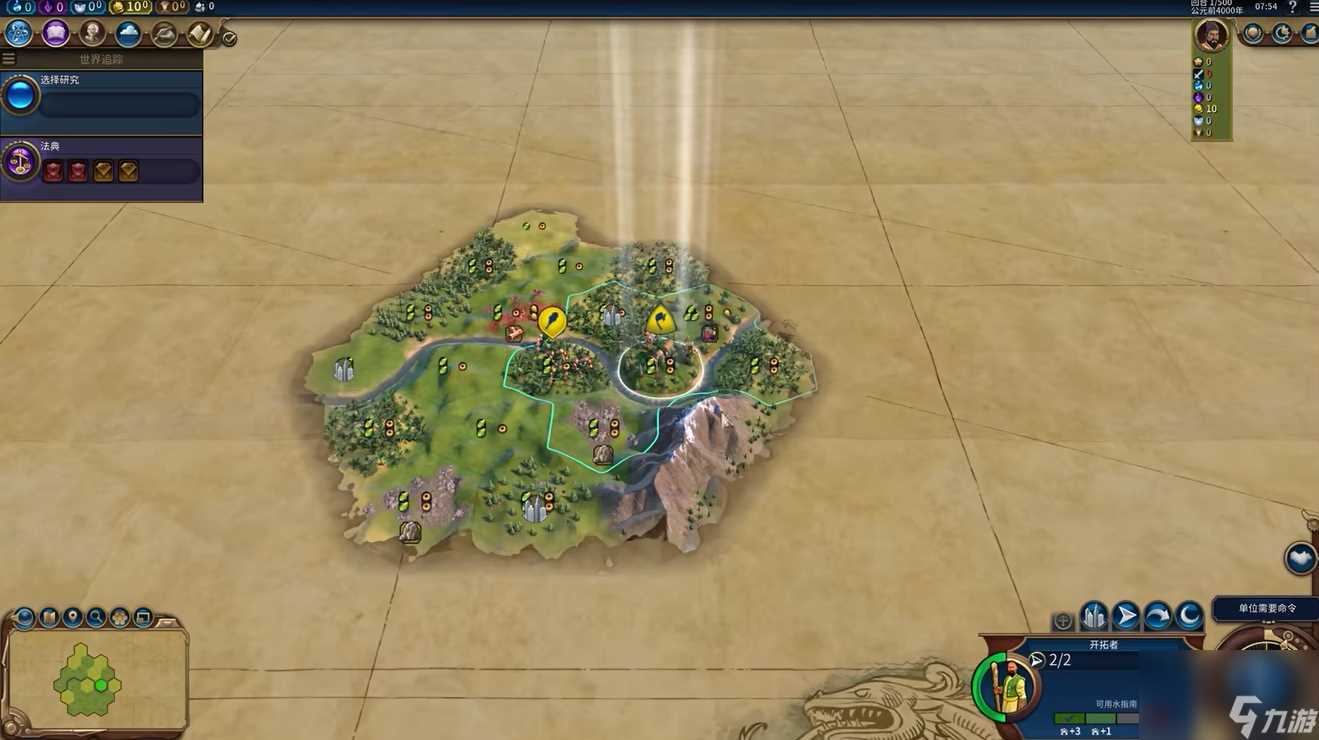Open the leader portrait in the diplomacy ribbon
Image resolution: width=1319 pixels, height=740 pixels.
1211,36
